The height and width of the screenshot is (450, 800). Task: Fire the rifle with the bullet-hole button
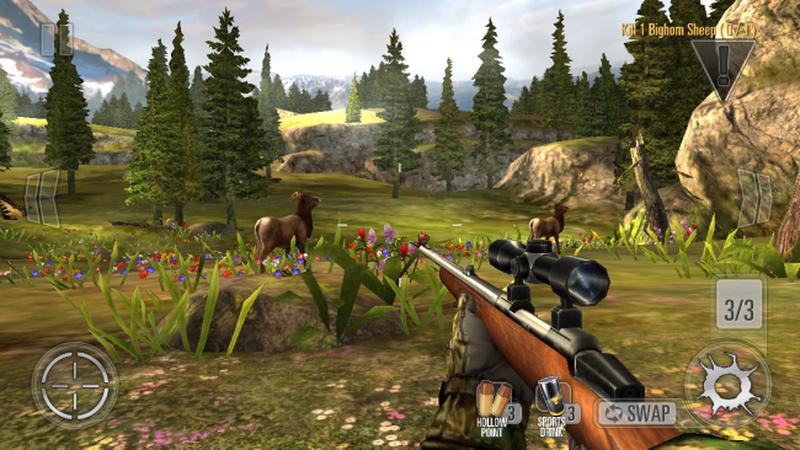tap(727, 384)
